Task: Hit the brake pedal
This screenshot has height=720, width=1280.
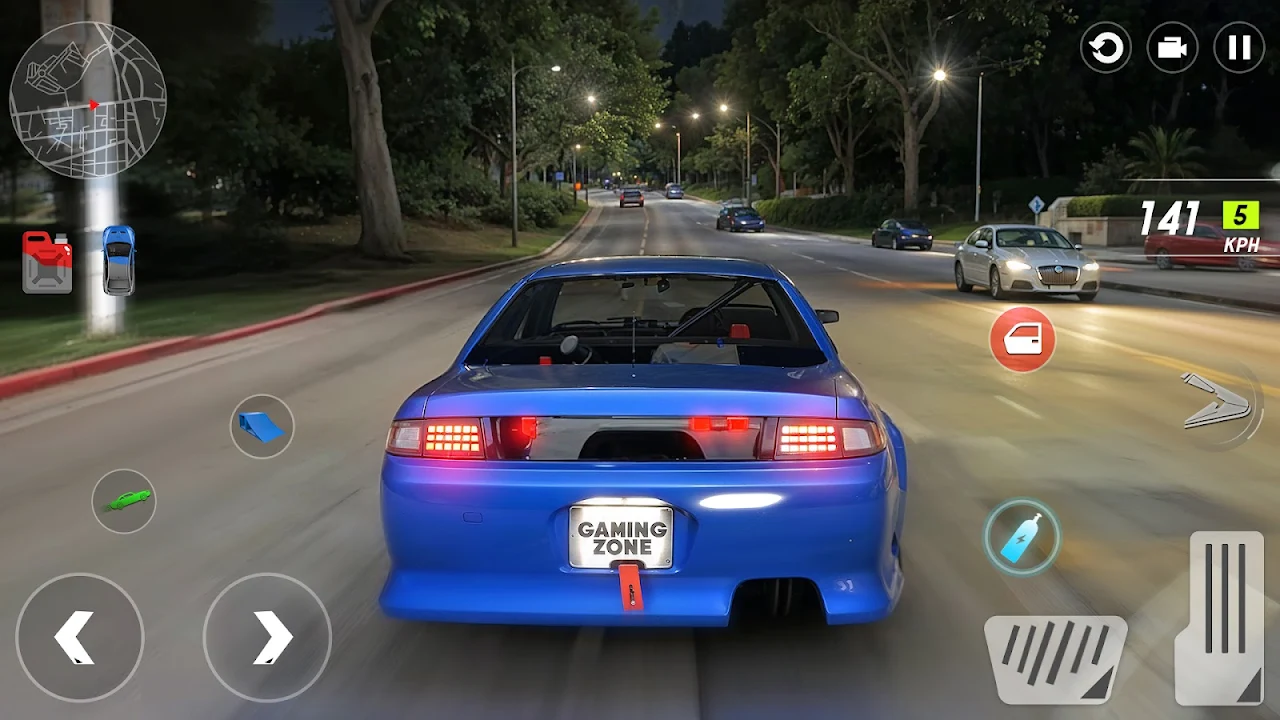Action: click(x=1055, y=658)
